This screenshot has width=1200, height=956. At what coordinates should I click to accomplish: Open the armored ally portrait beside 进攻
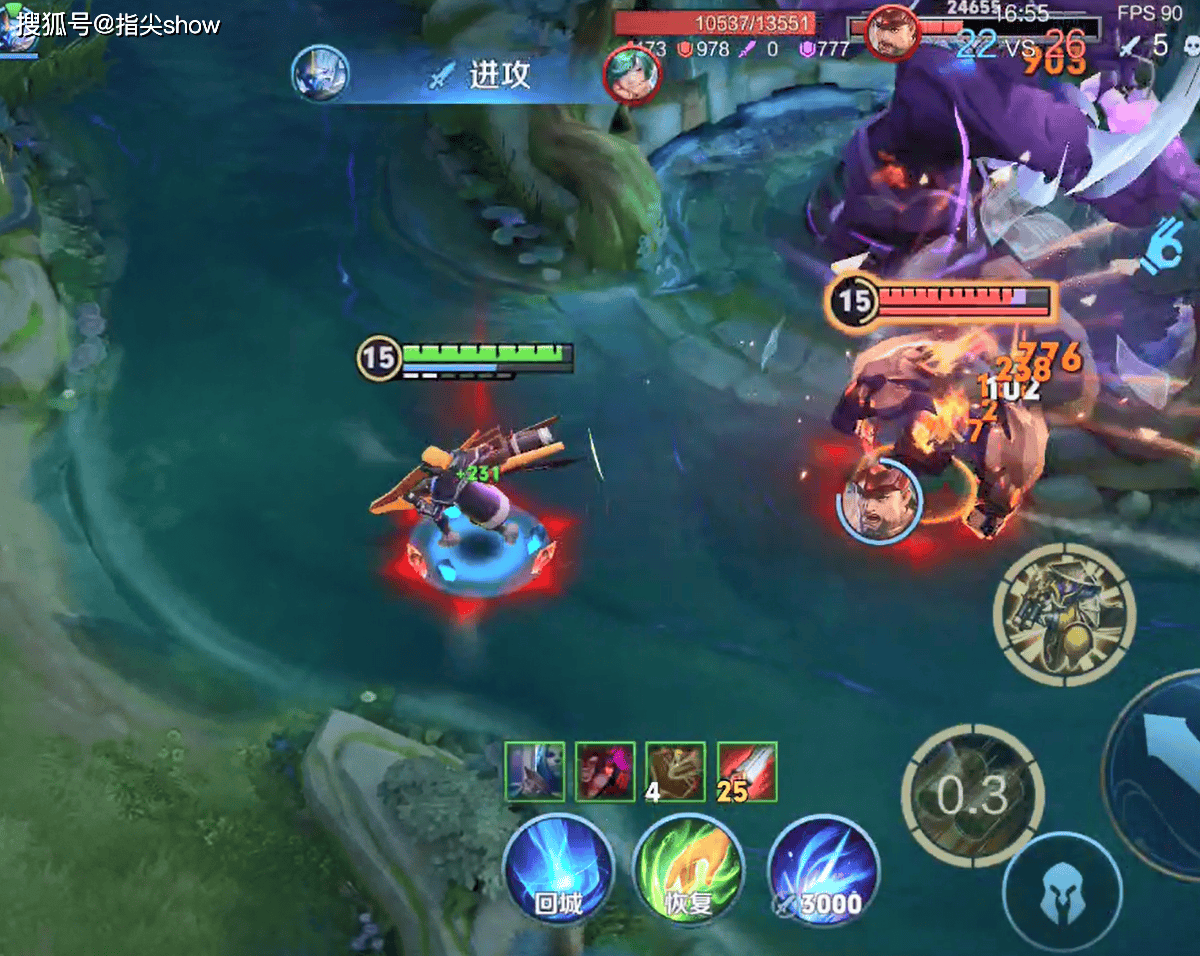pos(320,74)
